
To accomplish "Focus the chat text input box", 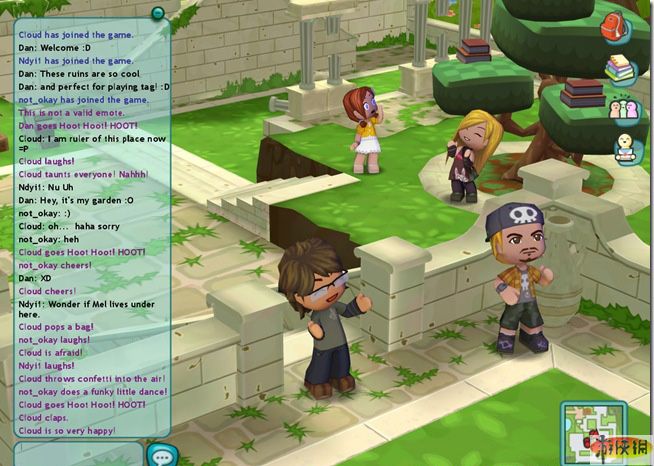I will click(78, 455).
